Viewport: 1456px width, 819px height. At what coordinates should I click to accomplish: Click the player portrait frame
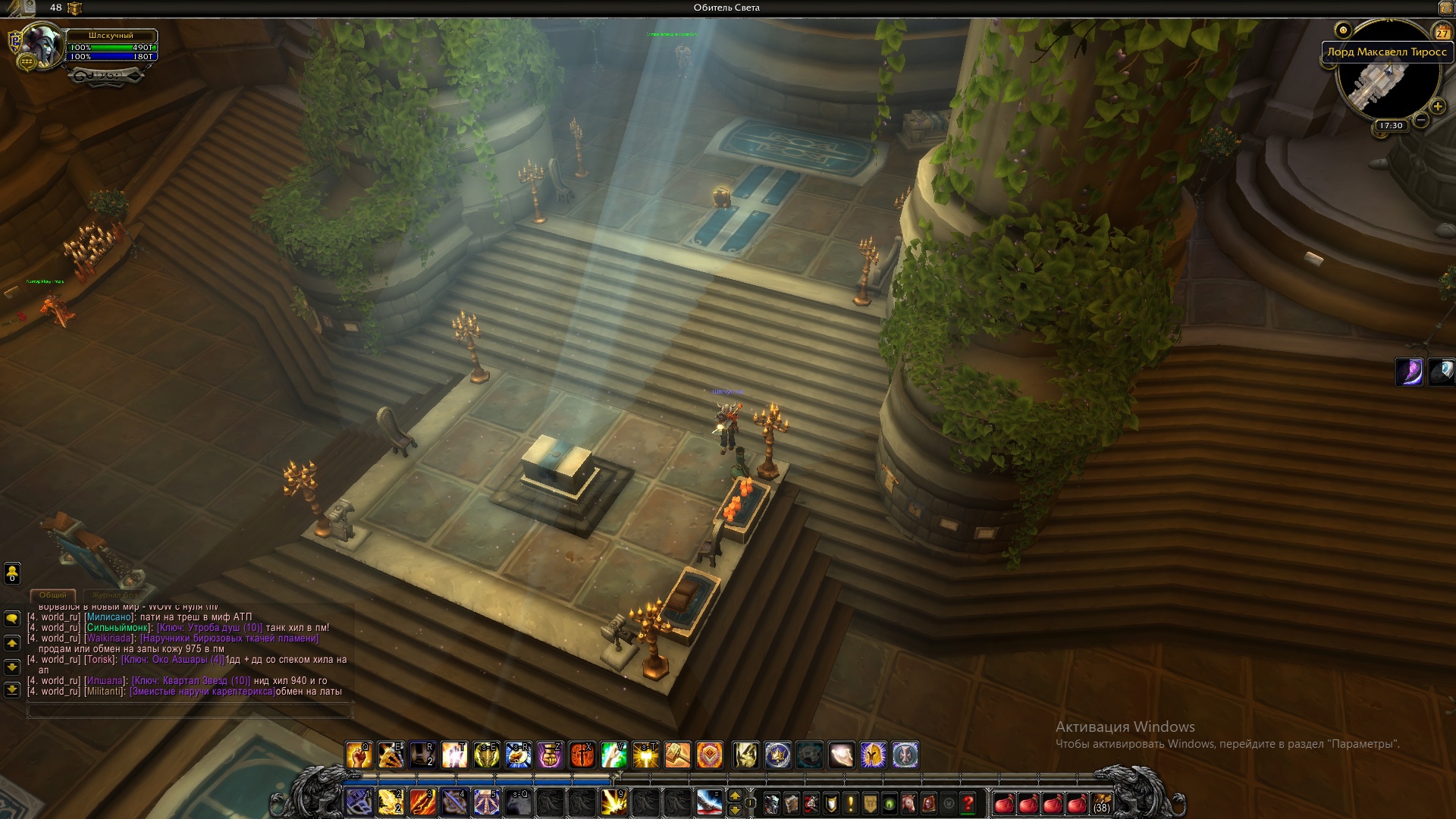[42, 45]
